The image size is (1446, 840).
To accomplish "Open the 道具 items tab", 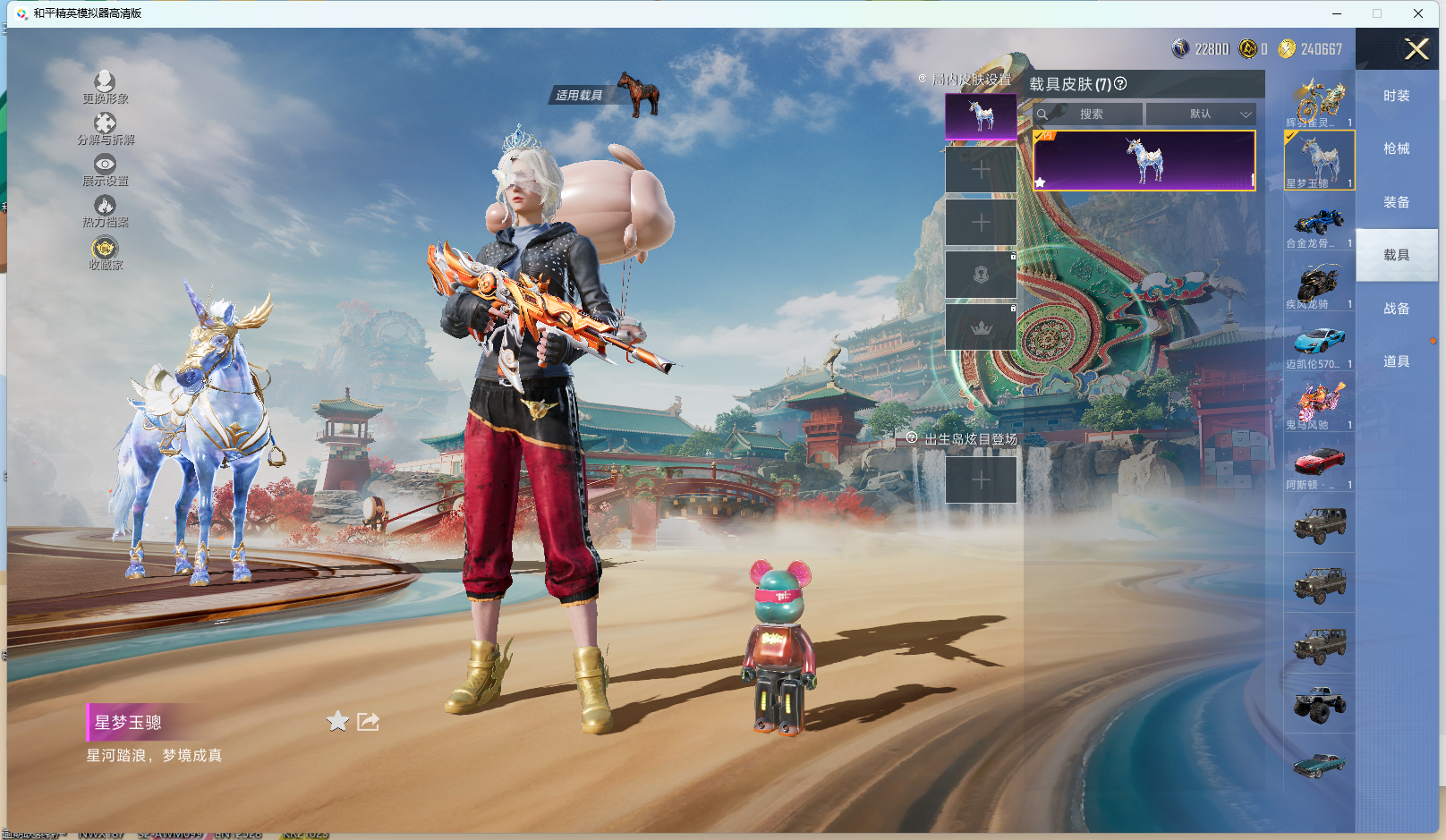I will coord(1396,361).
